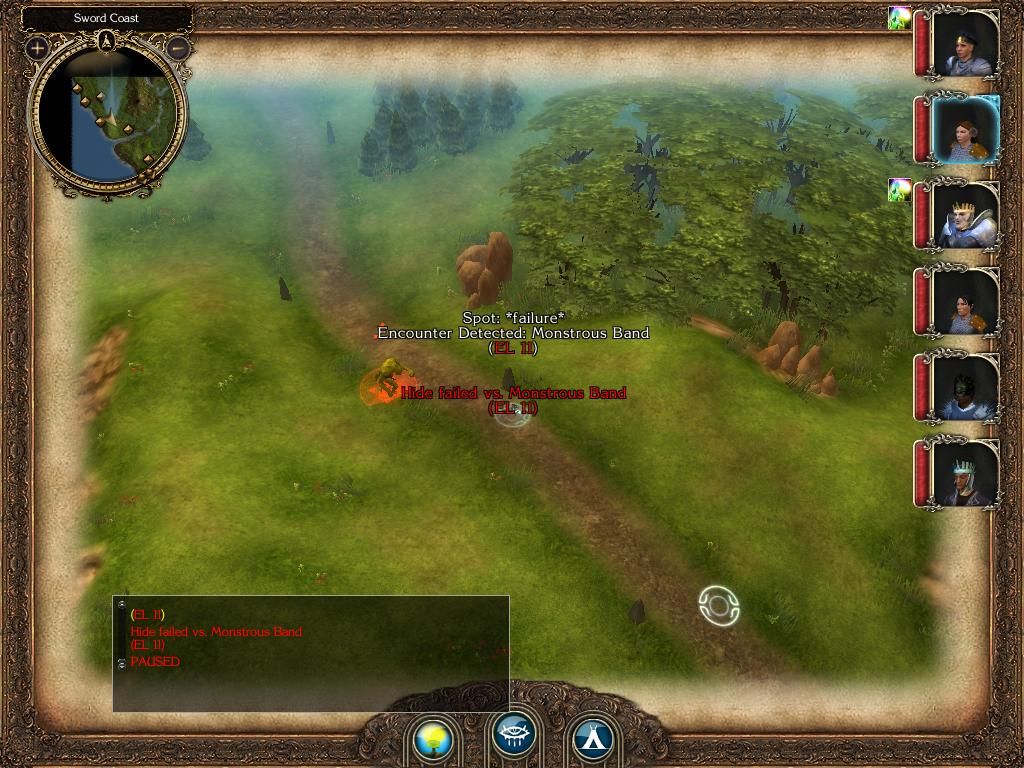Image resolution: width=1024 pixels, height=768 pixels.
Task: Activate the glowing yellow tree button
Action: pyautogui.click(x=433, y=741)
